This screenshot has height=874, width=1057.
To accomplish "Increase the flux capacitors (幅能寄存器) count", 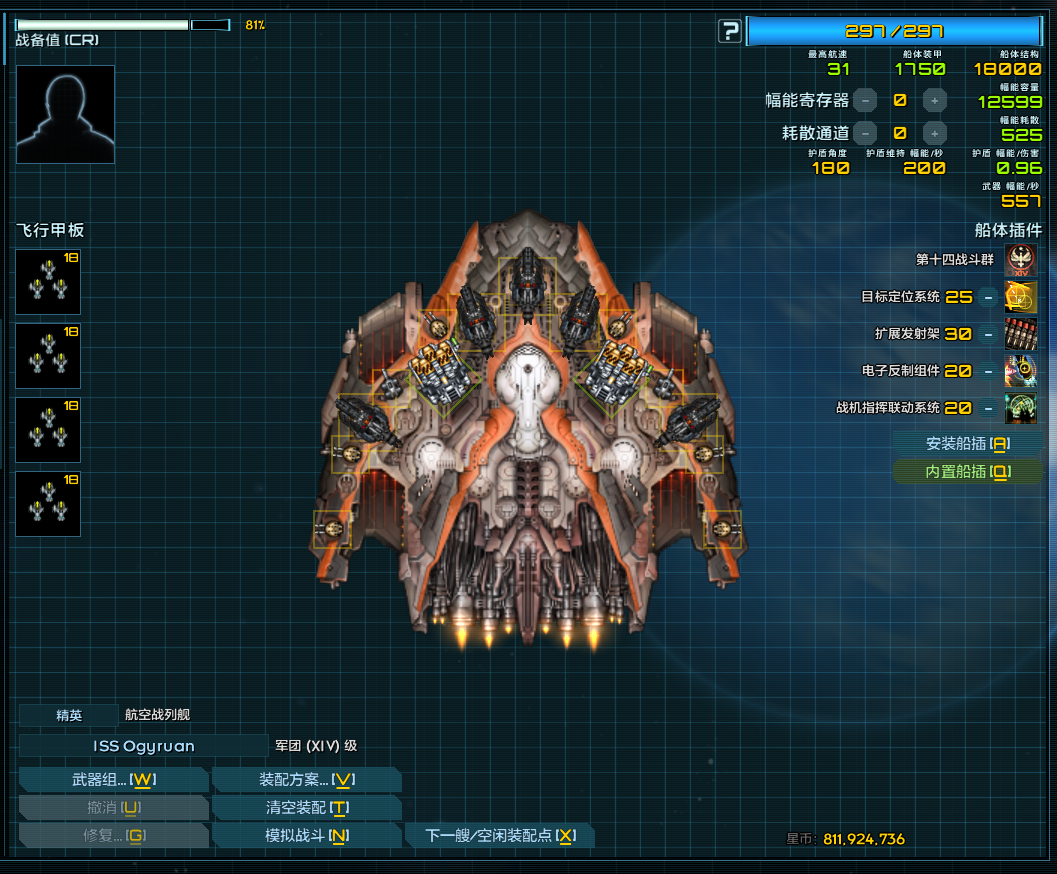I will (x=934, y=100).
